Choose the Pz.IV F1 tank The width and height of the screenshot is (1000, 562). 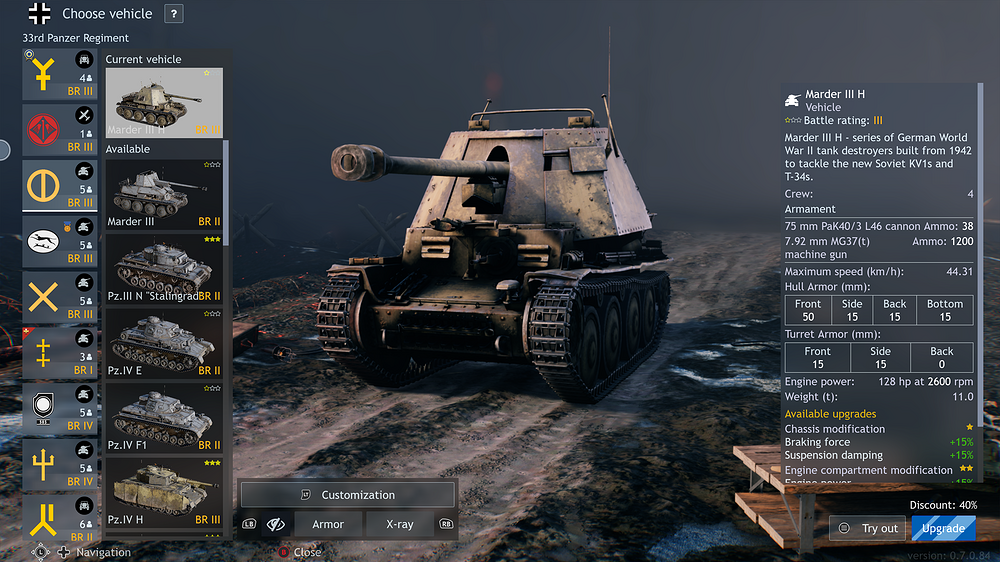tap(164, 416)
